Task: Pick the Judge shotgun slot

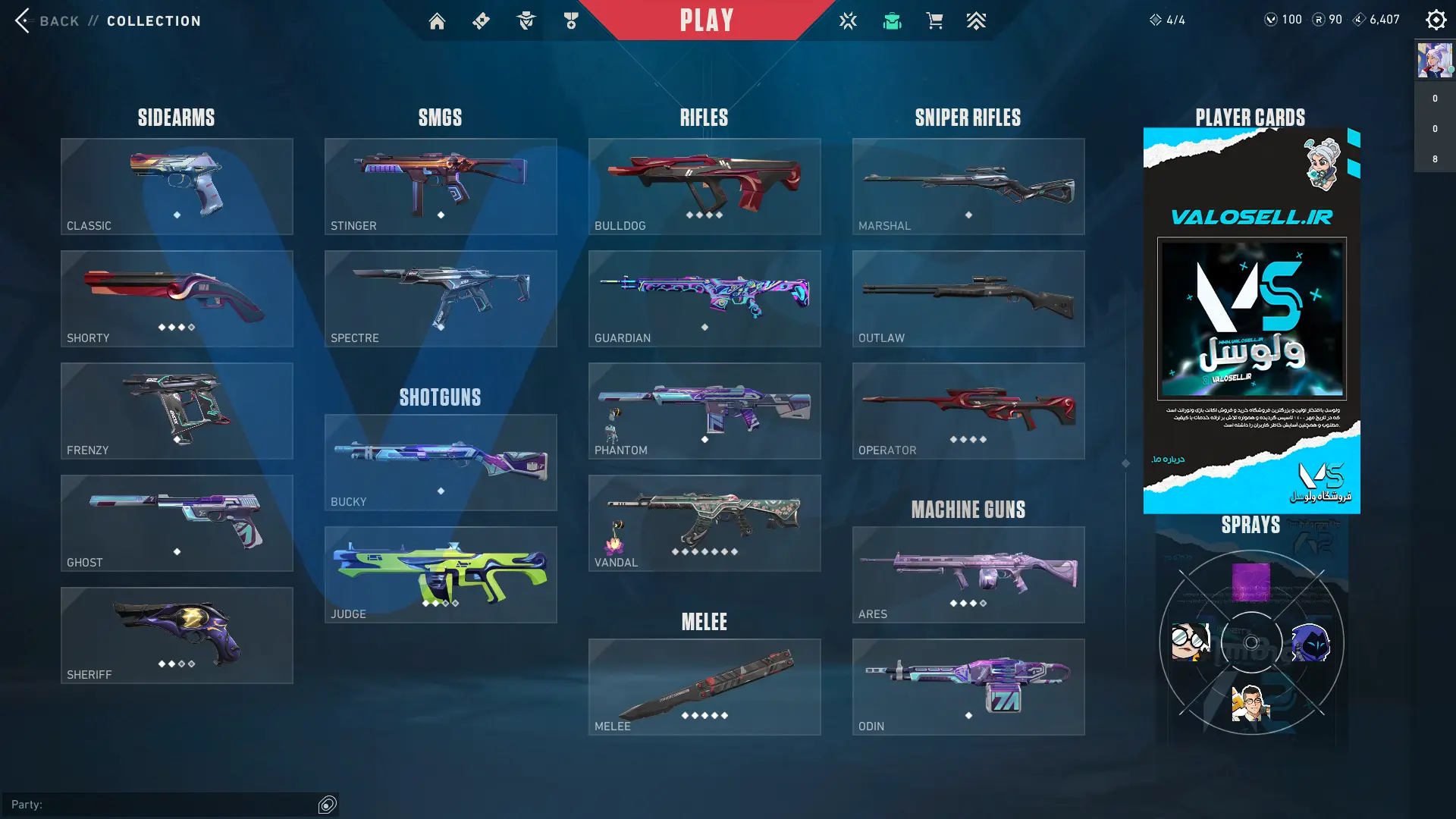Action: (441, 575)
